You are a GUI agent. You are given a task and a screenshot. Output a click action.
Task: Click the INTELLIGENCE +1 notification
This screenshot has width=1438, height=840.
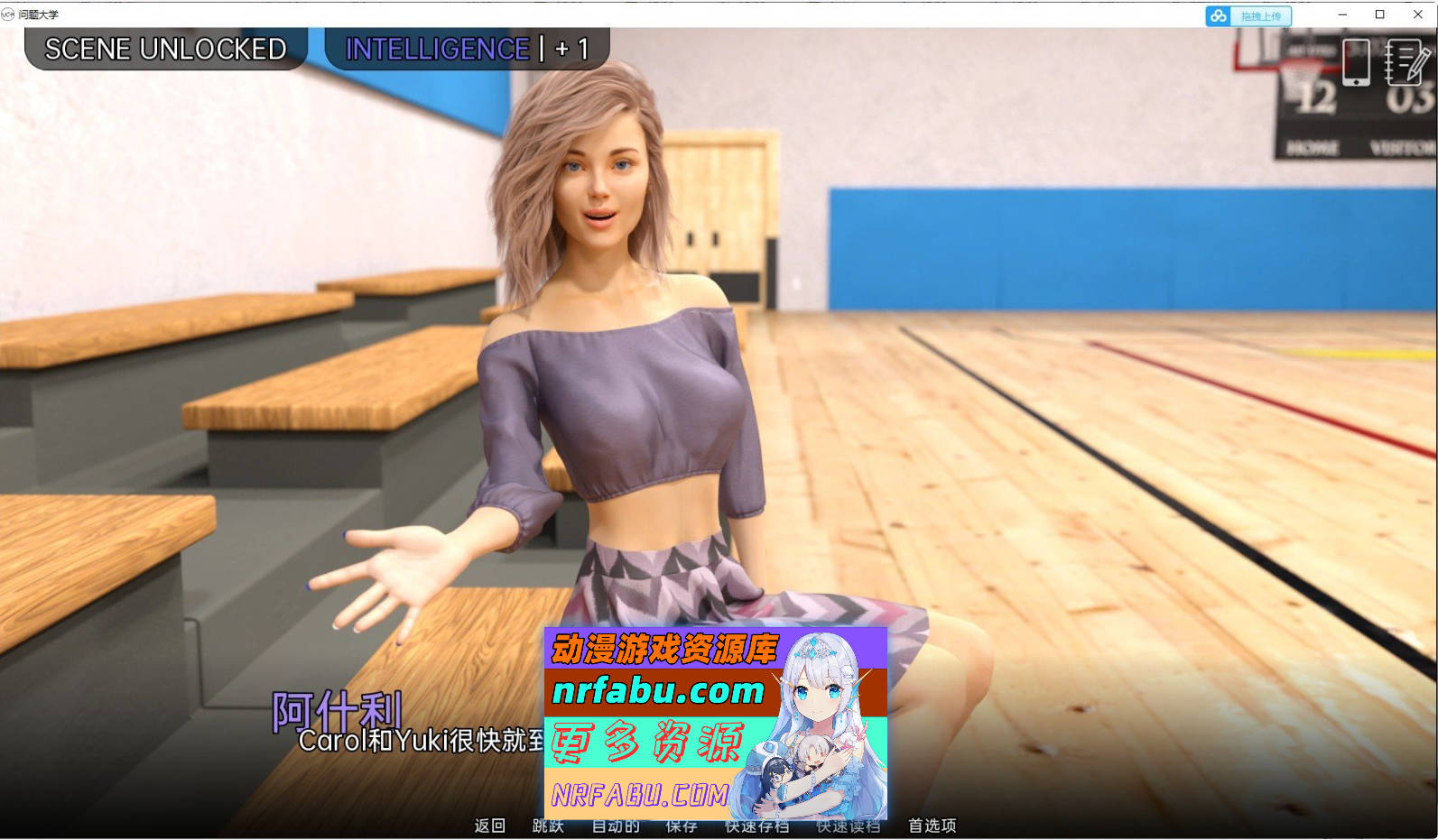coord(464,49)
